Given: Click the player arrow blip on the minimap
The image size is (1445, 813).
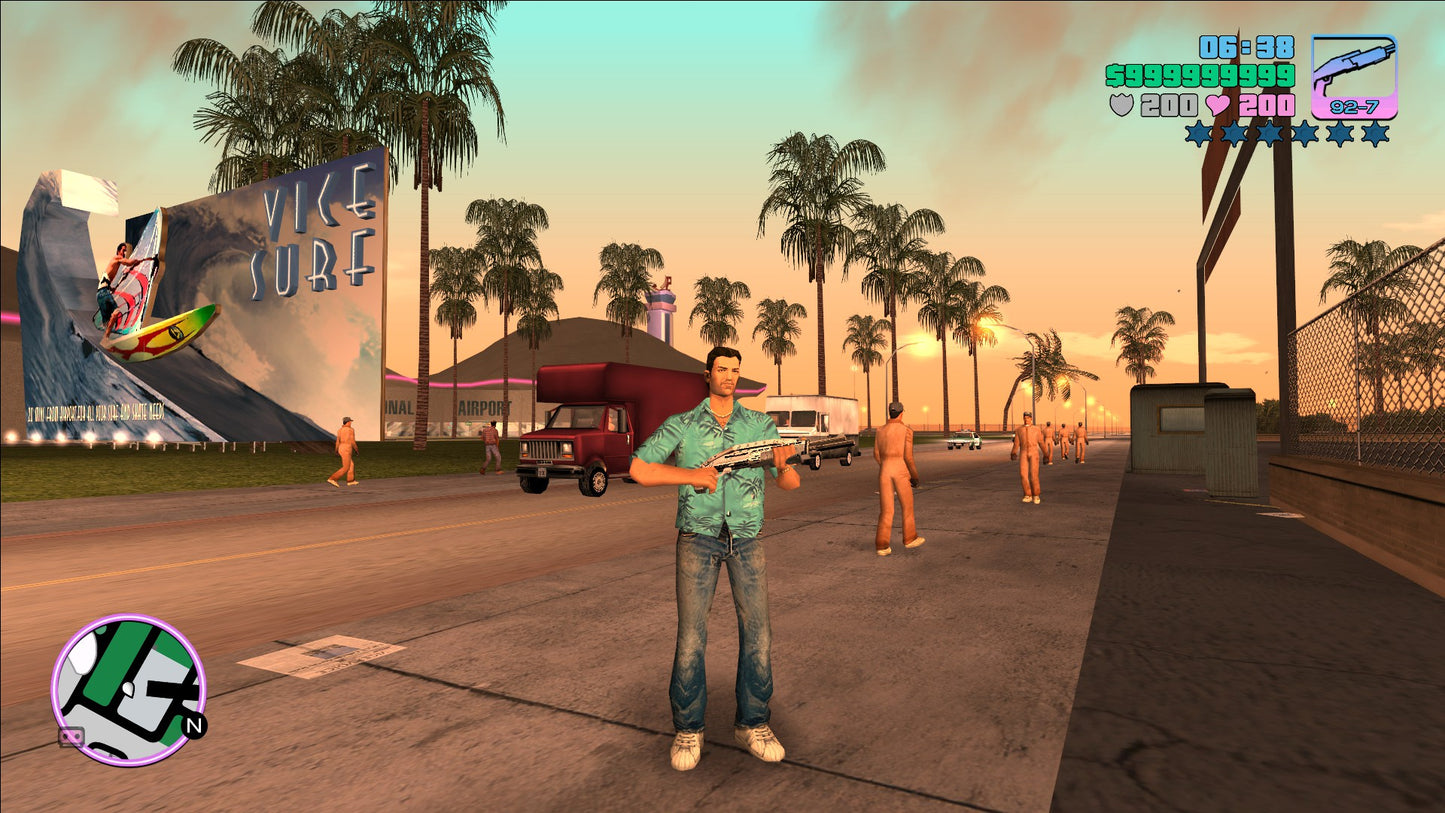Looking at the screenshot, I should coord(128,690).
